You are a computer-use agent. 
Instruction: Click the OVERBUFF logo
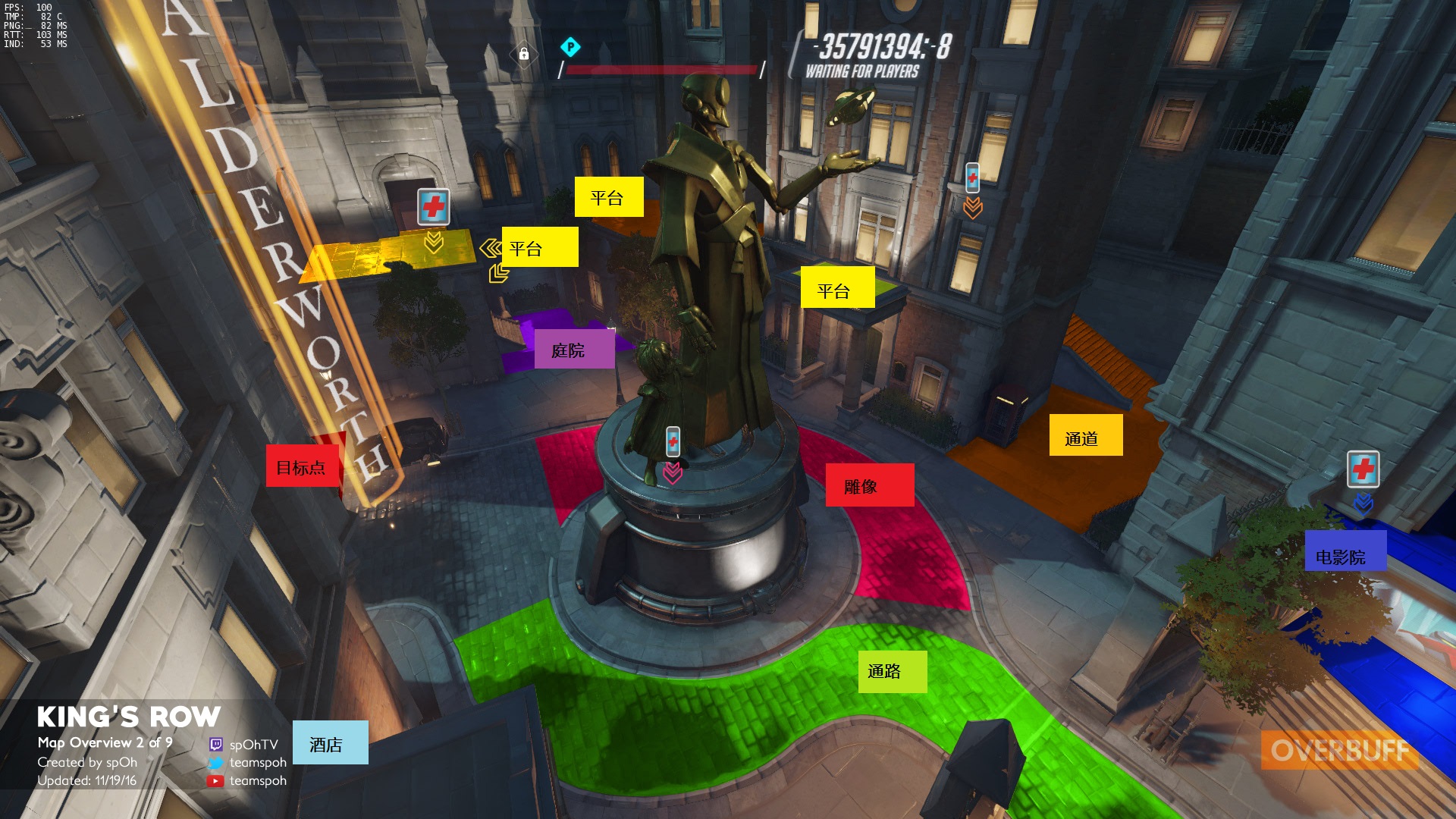1339,750
